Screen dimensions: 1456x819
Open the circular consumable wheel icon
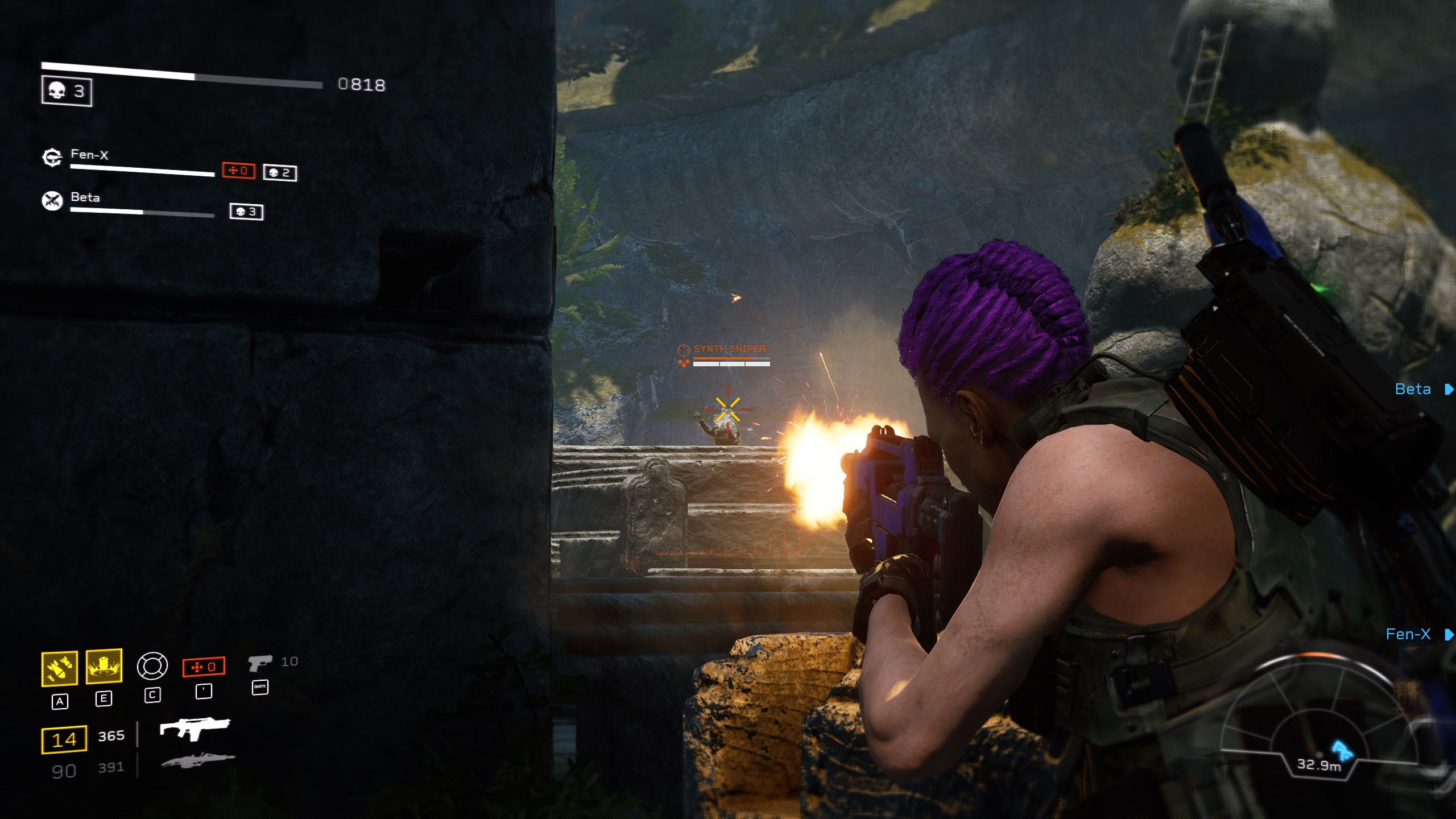[152, 666]
